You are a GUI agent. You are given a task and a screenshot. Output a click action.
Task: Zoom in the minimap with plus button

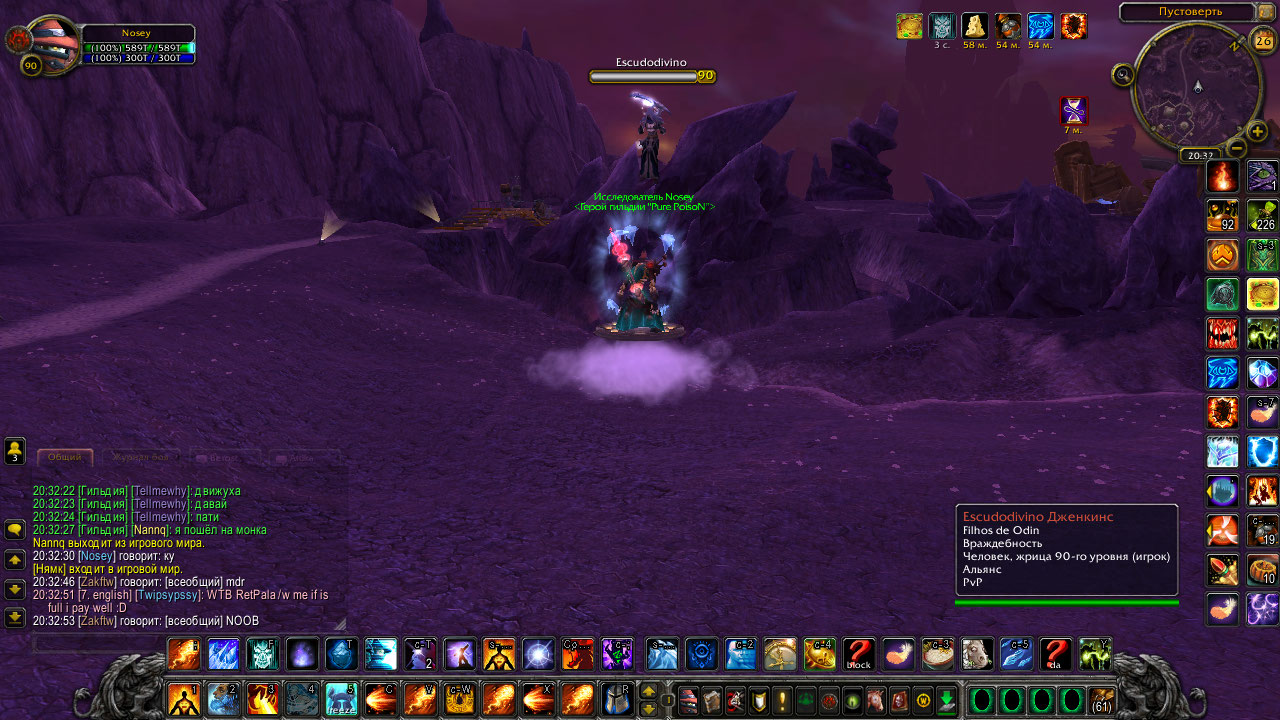[1258, 131]
